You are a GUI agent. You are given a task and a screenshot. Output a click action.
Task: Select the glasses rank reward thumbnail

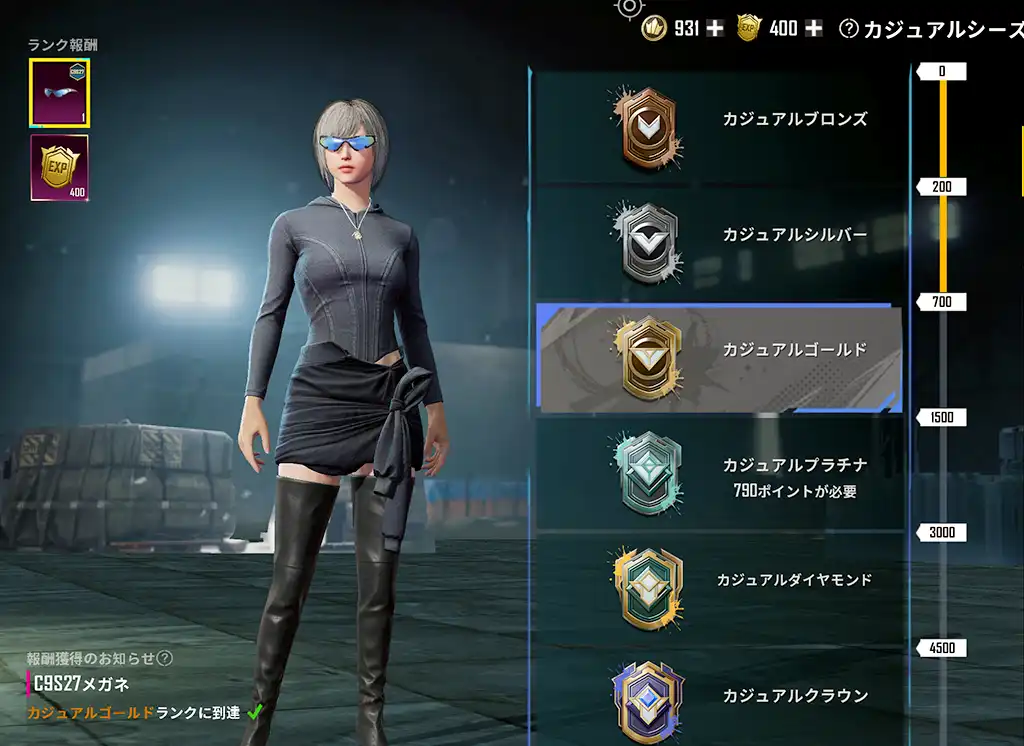tap(60, 92)
